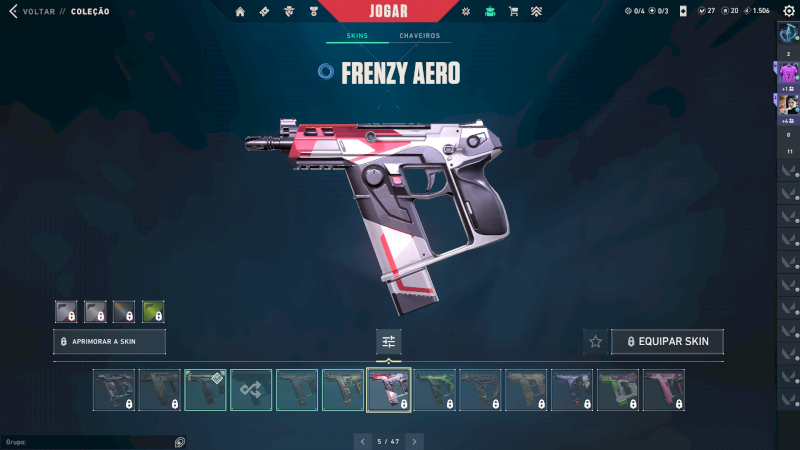800x450 pixels.
Task: Open the home icon in top navigation
Action: 240,11
